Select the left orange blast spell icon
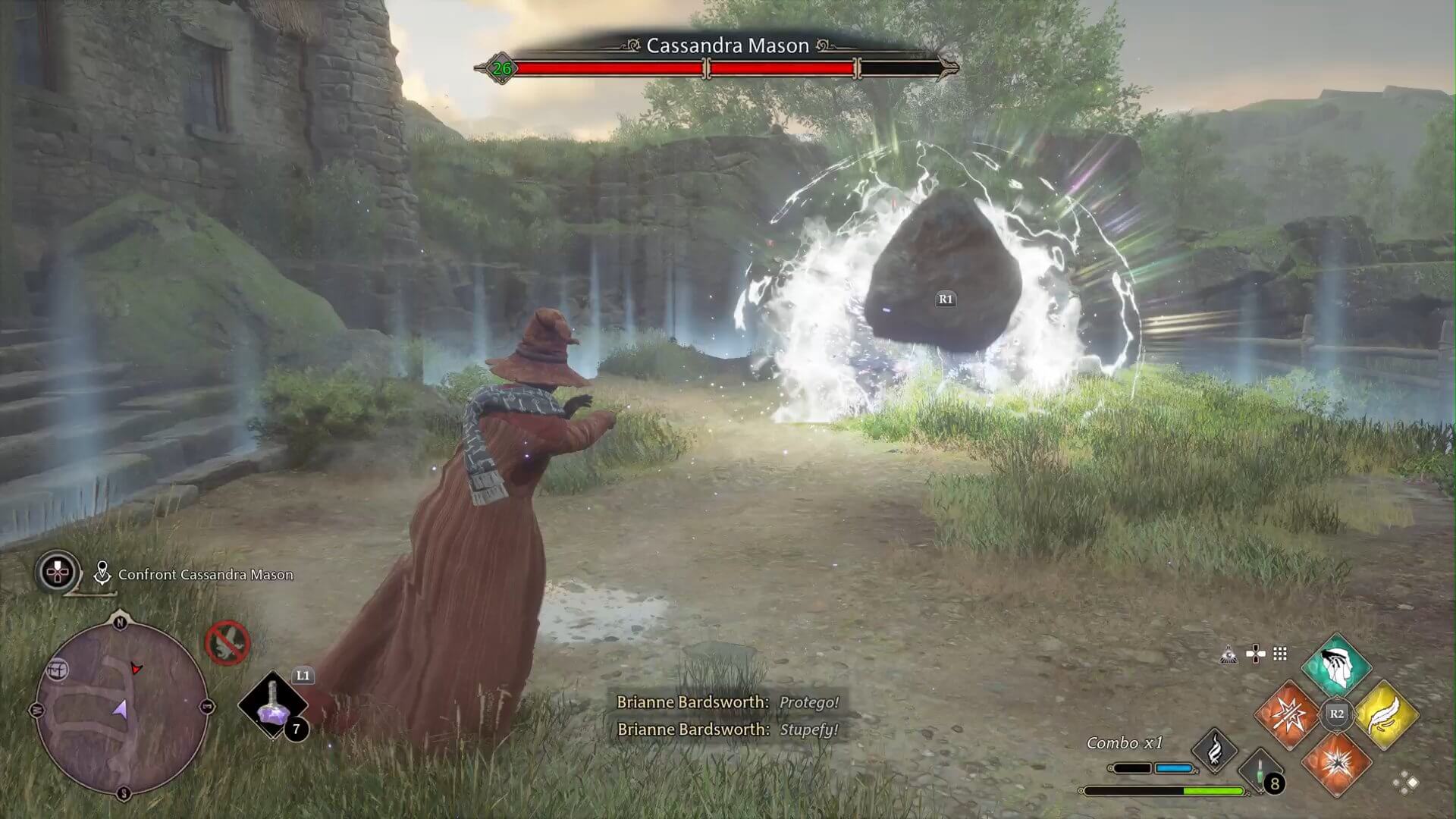 [1289, 715]
